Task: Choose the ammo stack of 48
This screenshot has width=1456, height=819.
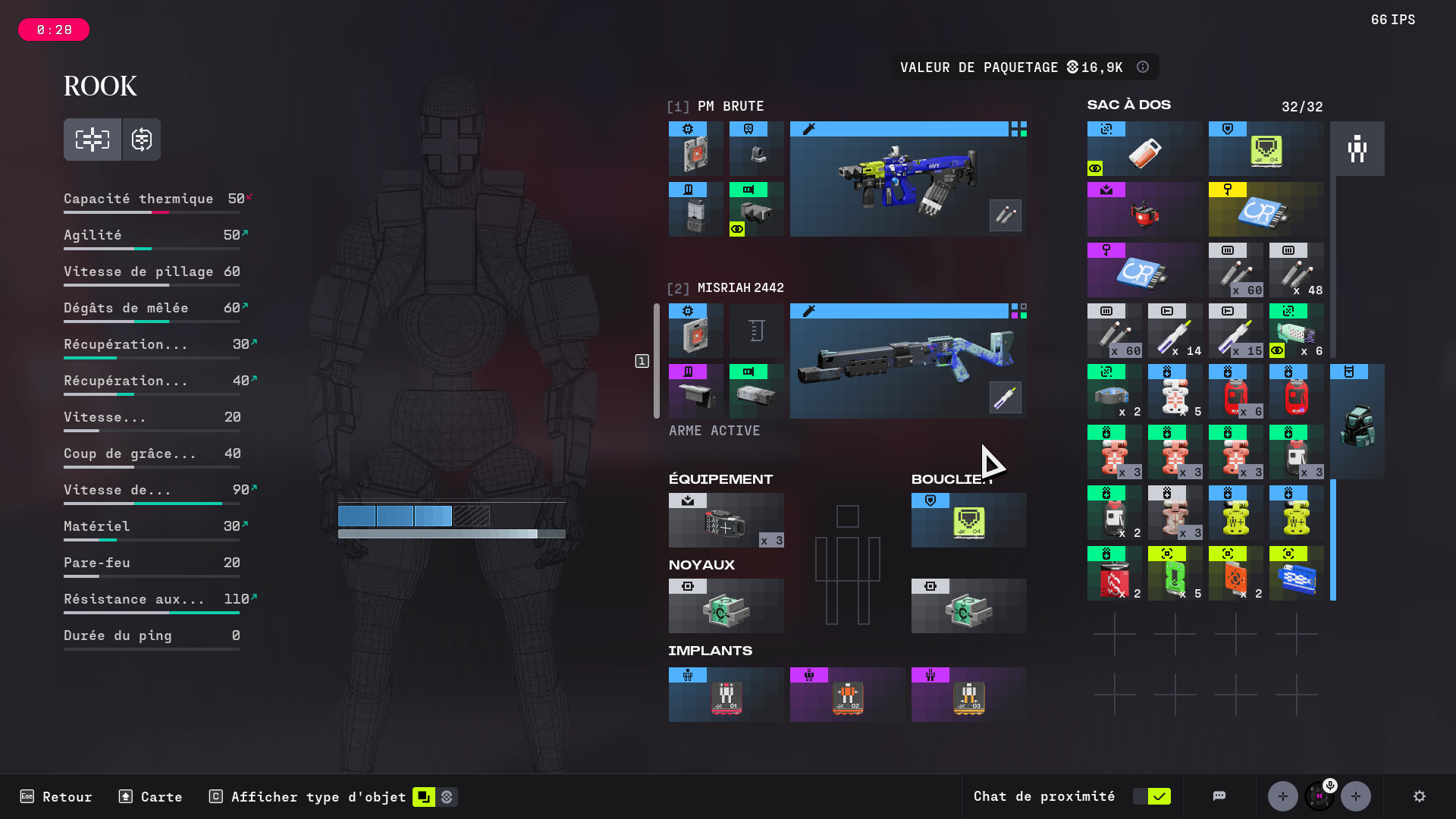Action: 1296,270
